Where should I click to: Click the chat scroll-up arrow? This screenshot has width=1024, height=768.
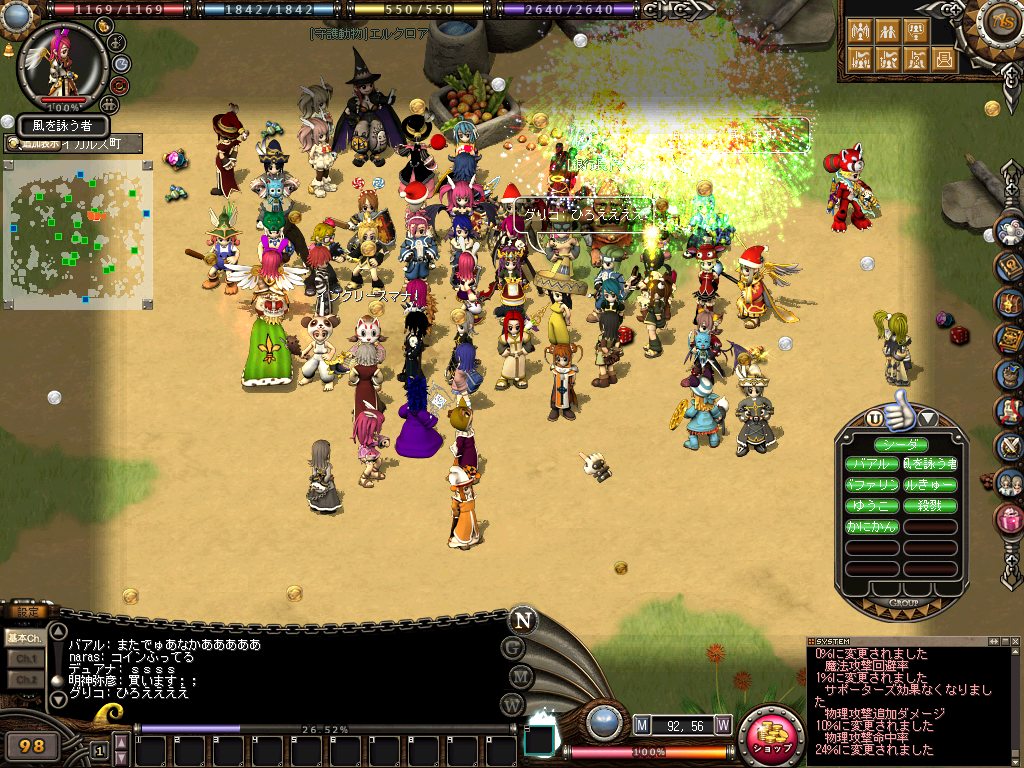(x=58, y=632)
